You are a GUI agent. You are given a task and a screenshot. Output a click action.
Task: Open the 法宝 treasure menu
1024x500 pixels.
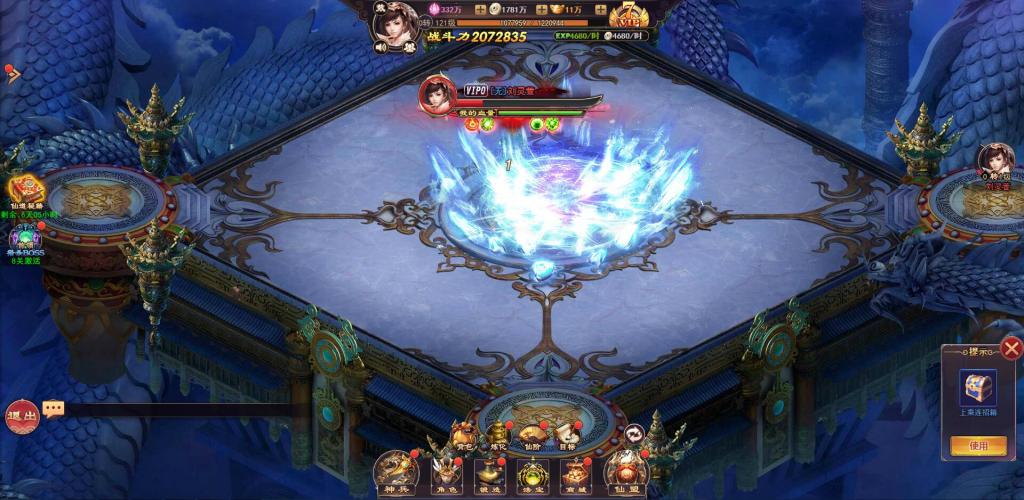[533, 470]
